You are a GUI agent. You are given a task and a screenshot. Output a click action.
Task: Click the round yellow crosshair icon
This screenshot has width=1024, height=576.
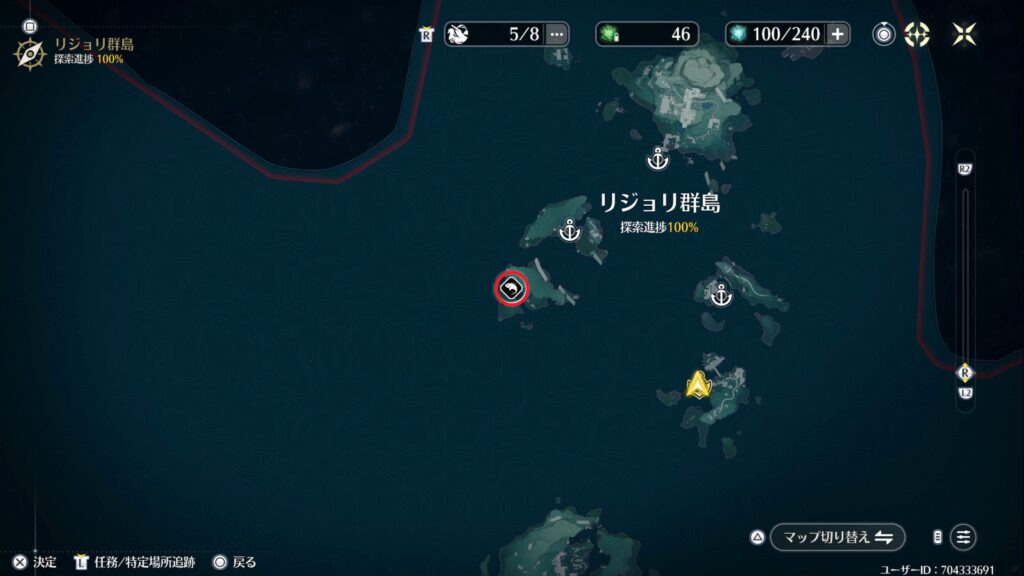[917, 34]
